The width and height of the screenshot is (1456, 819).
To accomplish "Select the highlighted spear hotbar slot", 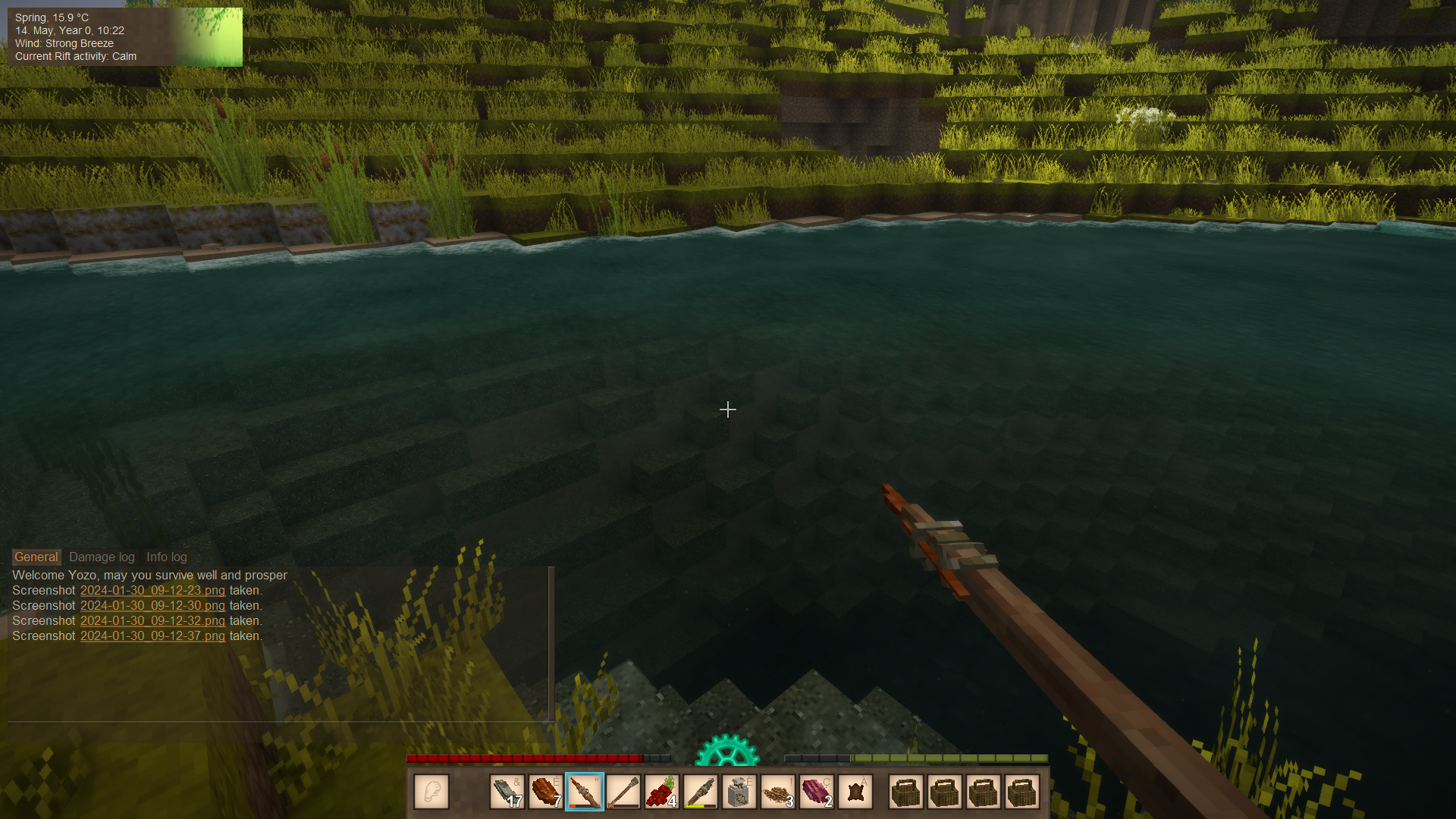I will point(585,792).
